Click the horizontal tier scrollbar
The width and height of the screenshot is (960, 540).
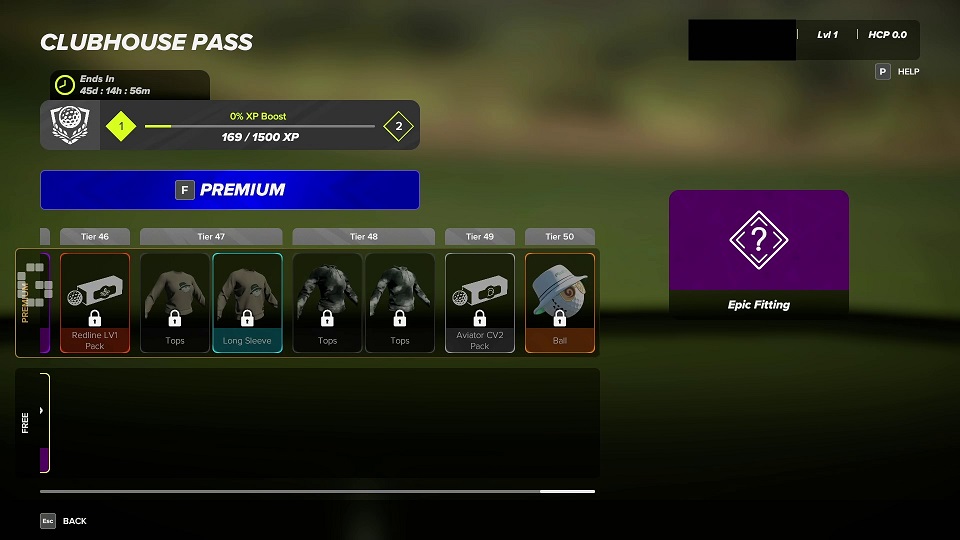point(317,492)
